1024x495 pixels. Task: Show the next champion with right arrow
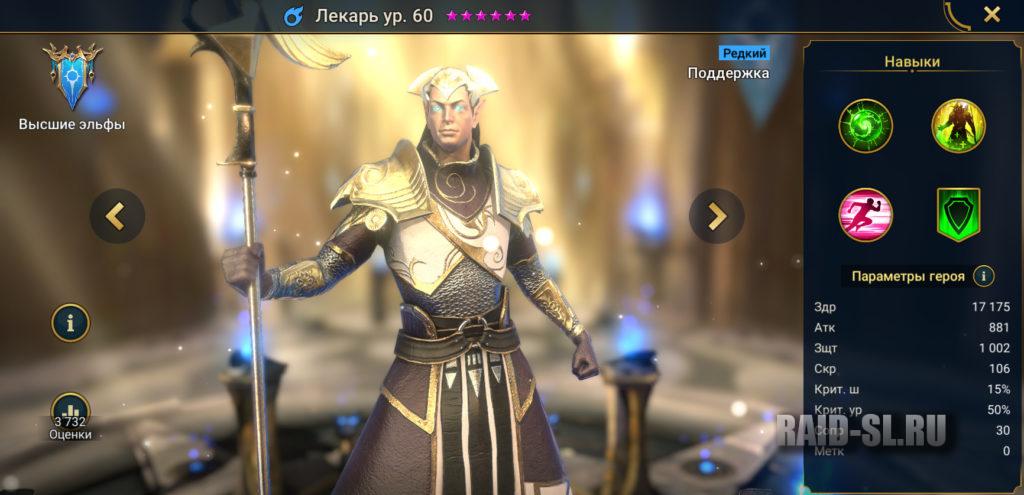click(x=717, y=216)
